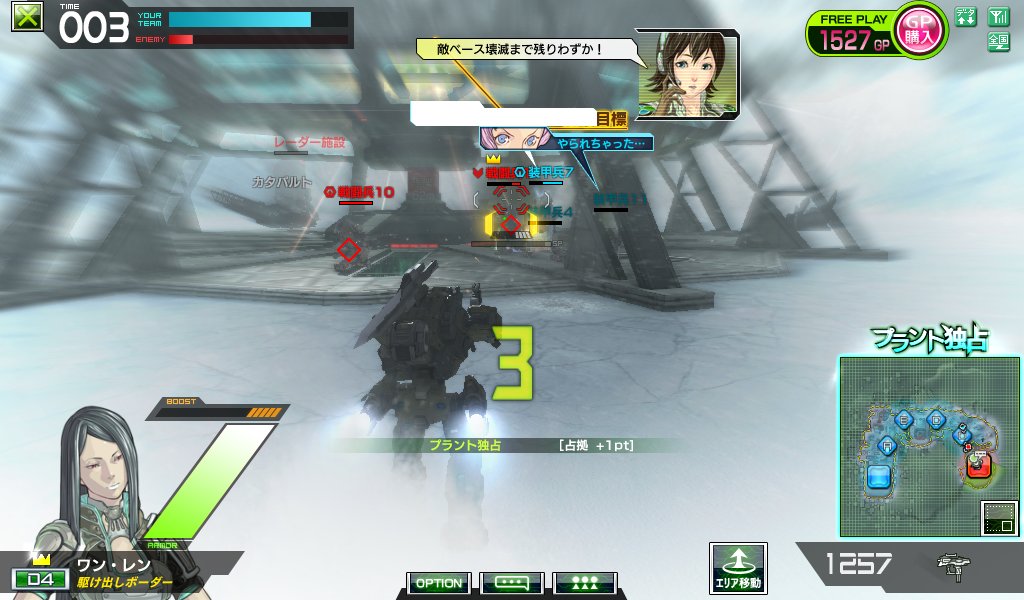
Task: Open the OPTION menu
Action: coord(438,583)
